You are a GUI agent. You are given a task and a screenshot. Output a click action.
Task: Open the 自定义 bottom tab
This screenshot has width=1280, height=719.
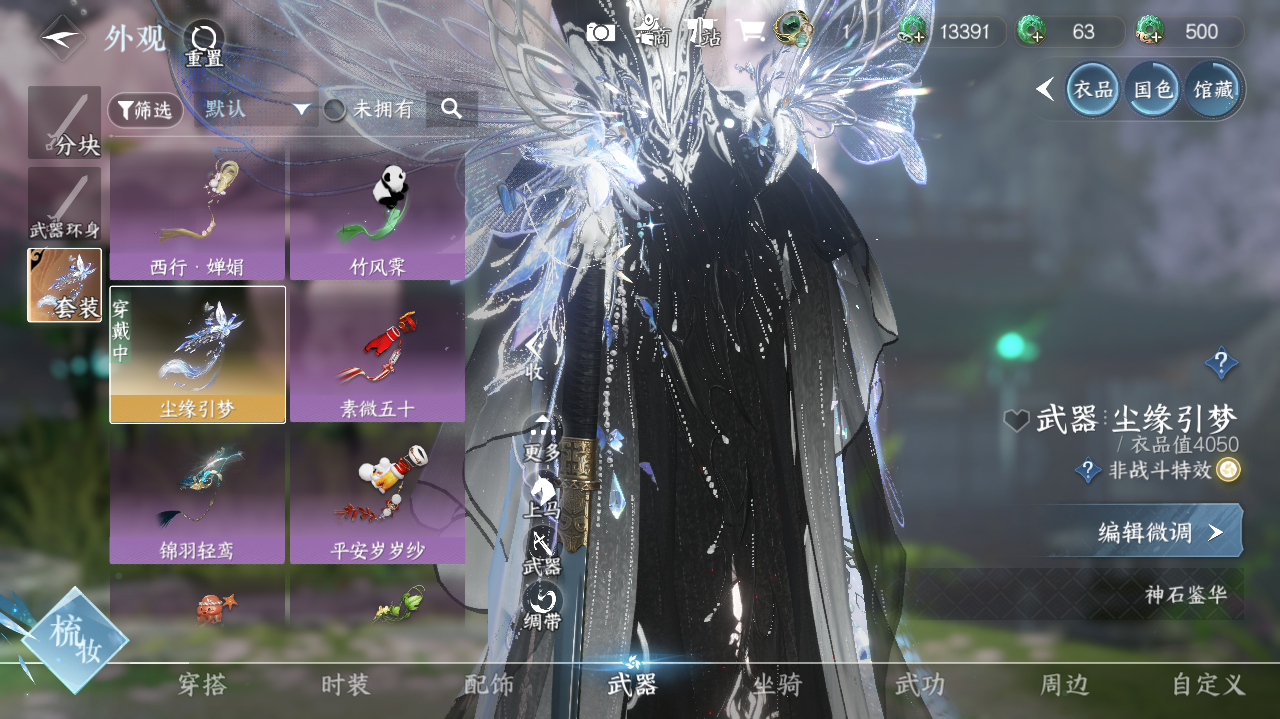coord(1208,685)
